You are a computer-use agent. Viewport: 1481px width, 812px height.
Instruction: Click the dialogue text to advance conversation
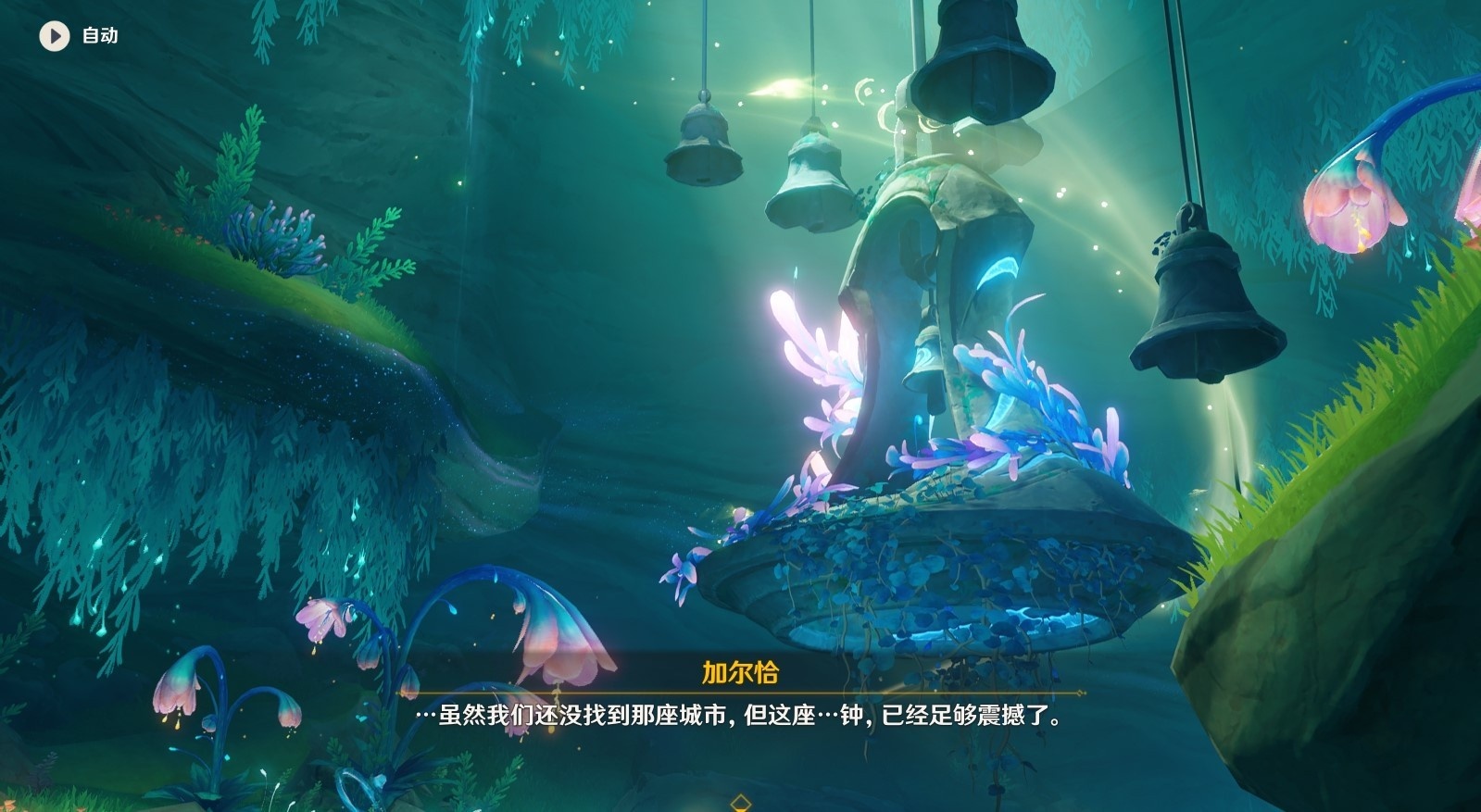point(741,718)
